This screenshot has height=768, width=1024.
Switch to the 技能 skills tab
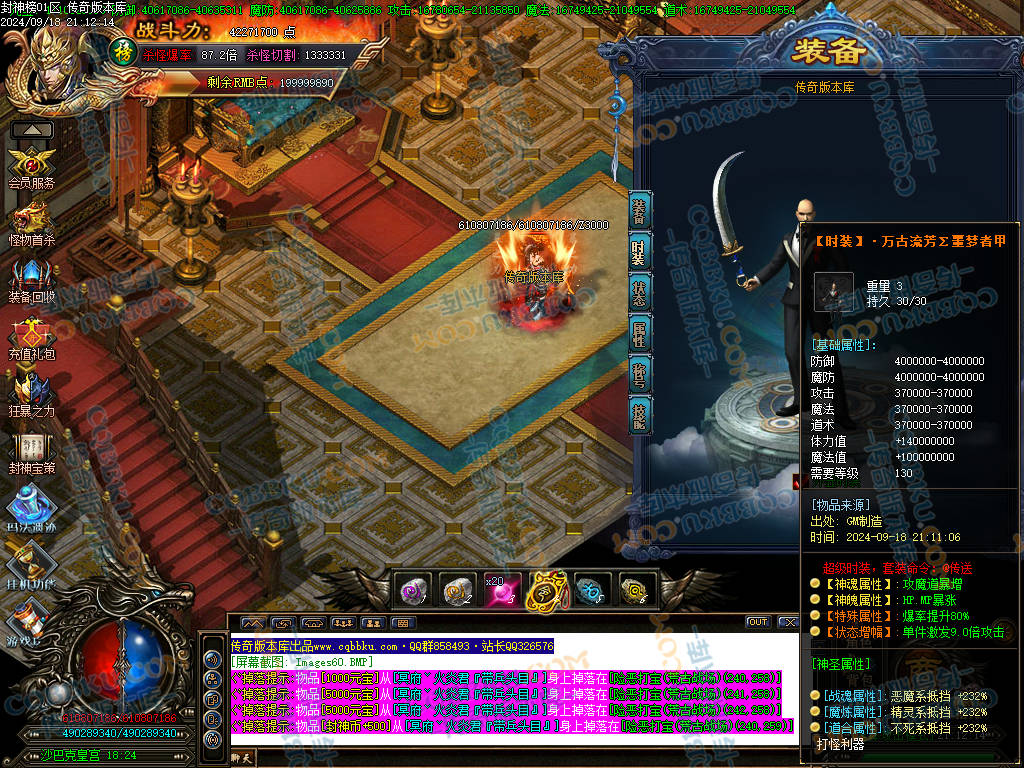pos(640,415)
